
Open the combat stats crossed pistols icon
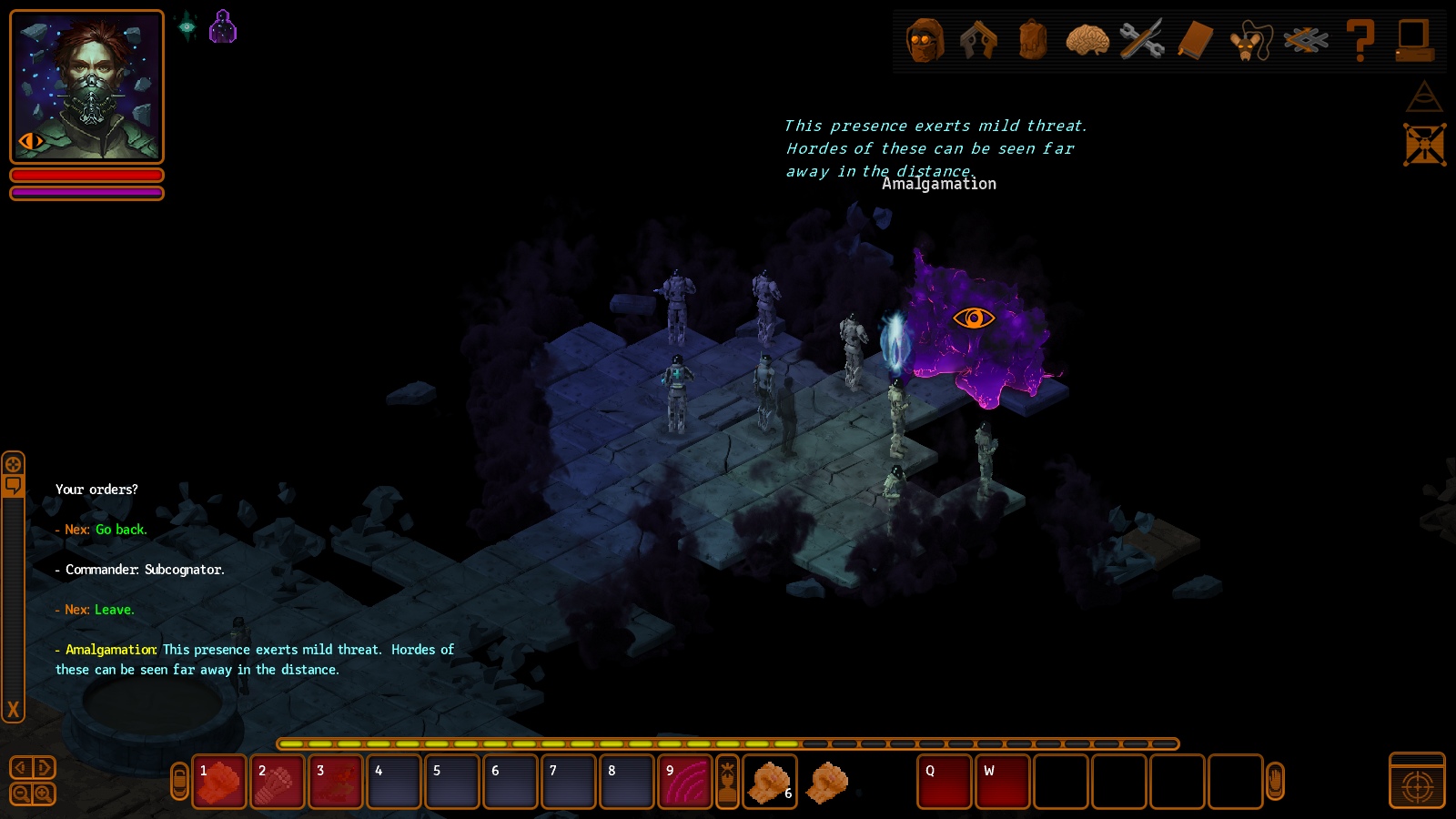pyautogui.click(x=978, y=41)
